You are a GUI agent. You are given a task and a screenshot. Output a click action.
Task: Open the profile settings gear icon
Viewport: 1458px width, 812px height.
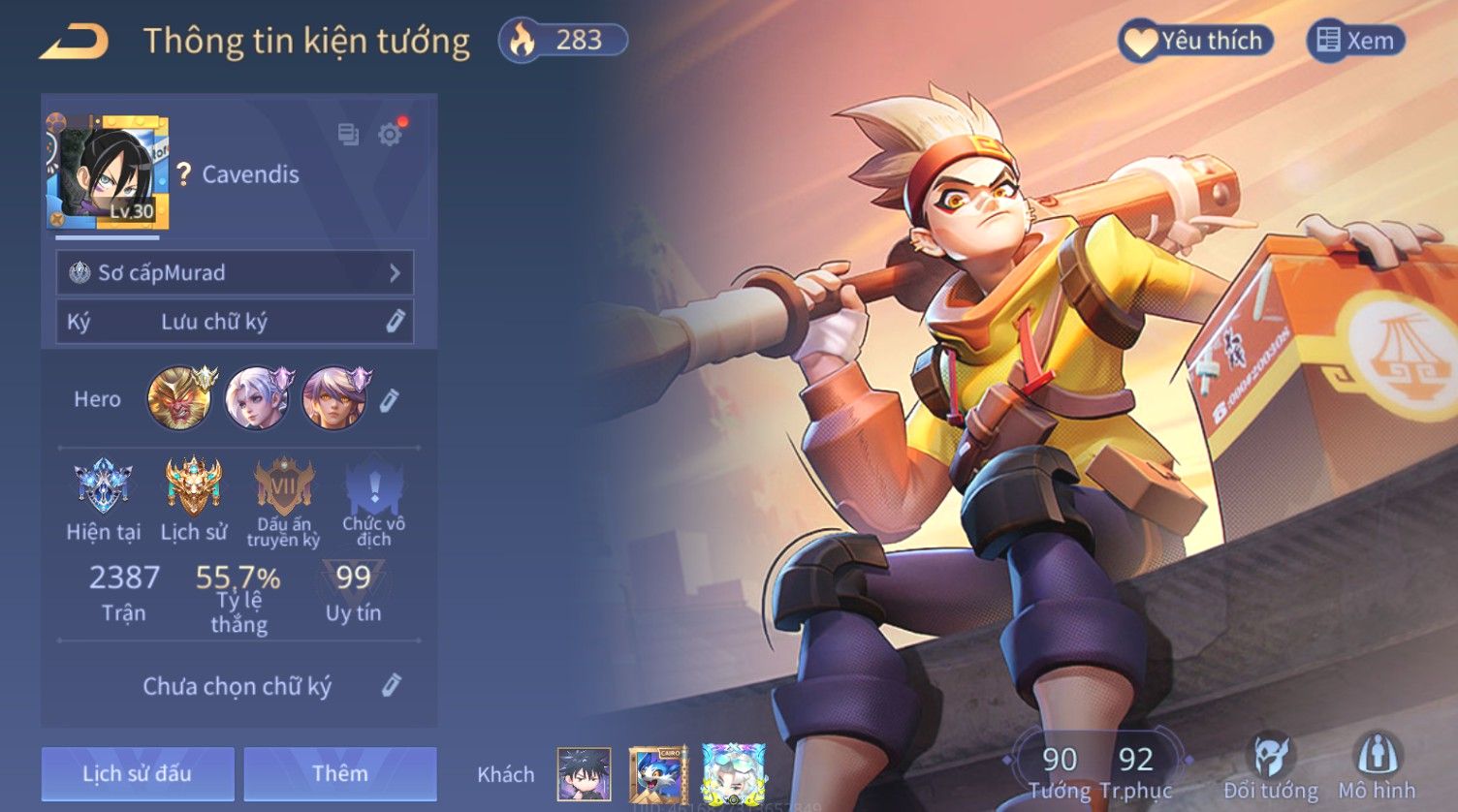click(x=391, y=134)
